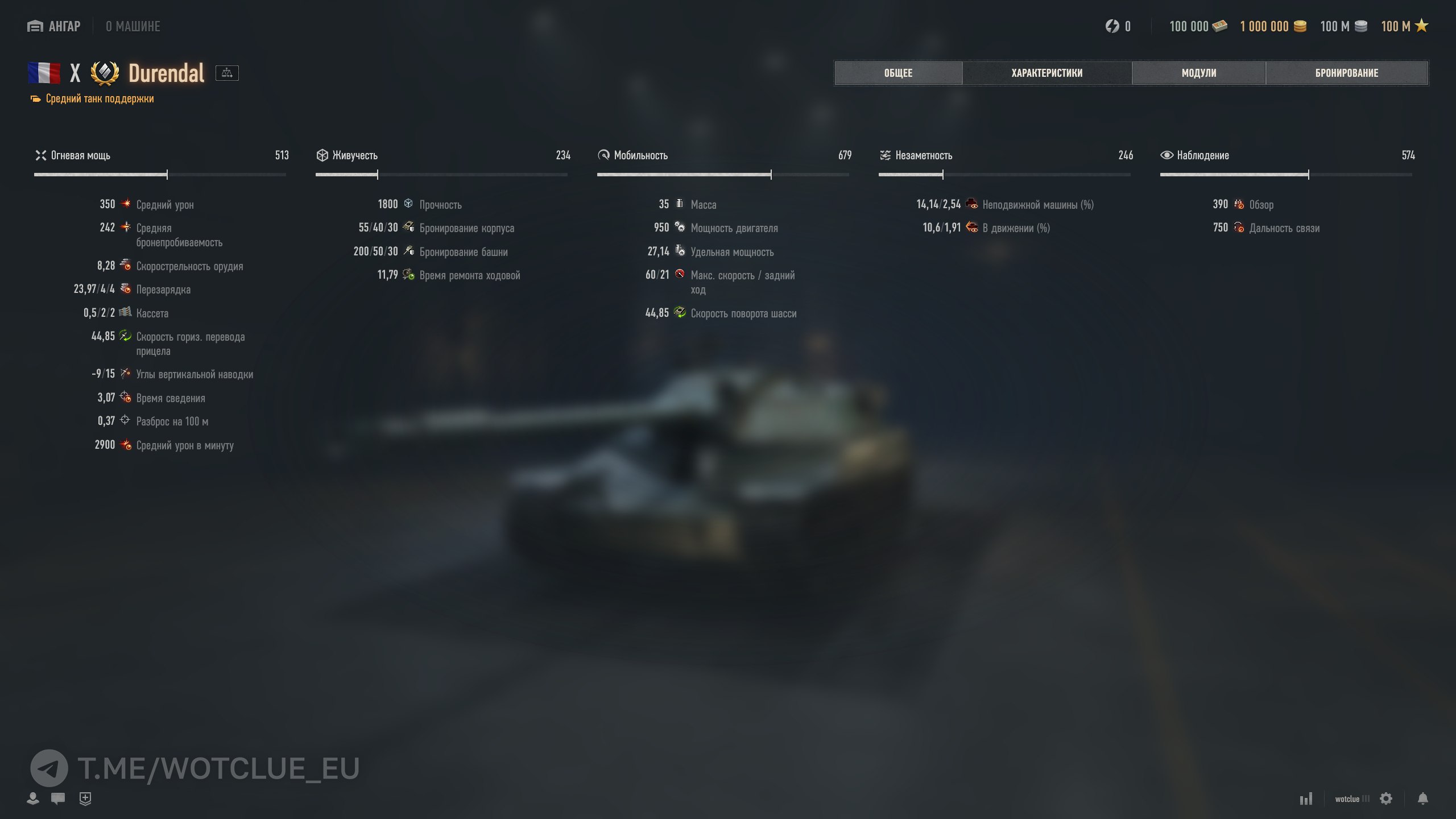The image size is (1456, 819).
Task: Click the lightning bolt counter icon
Action: tap(1112, 26)
